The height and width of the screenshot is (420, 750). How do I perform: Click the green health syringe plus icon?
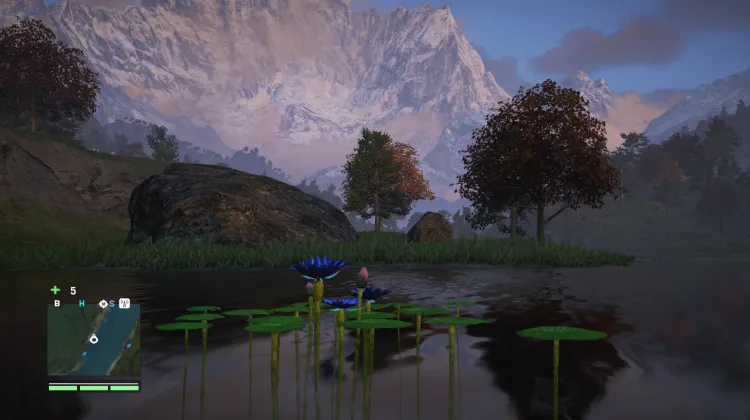pos(56,290)
